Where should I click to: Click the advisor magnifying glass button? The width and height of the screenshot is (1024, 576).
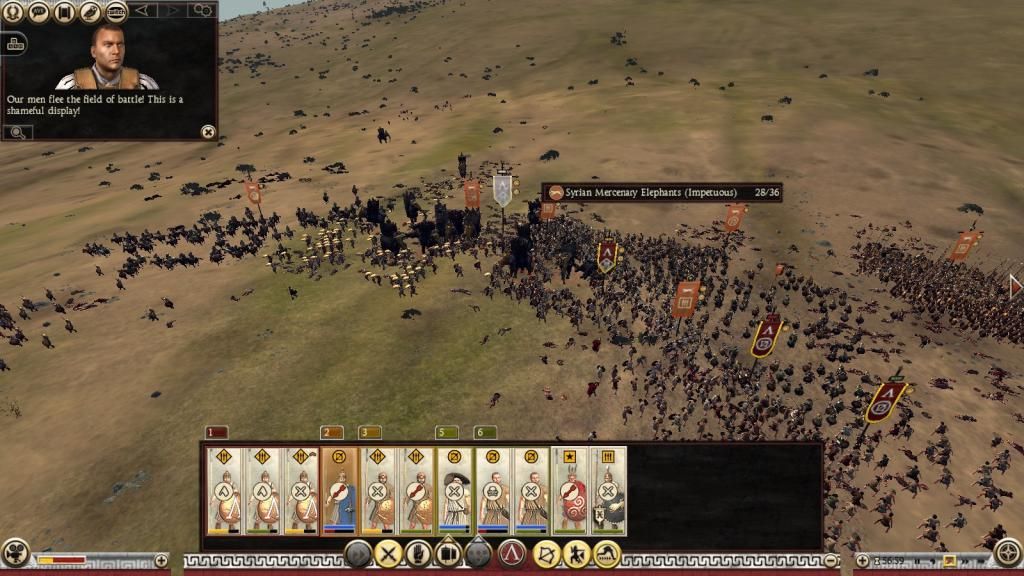tap(17, 131)
